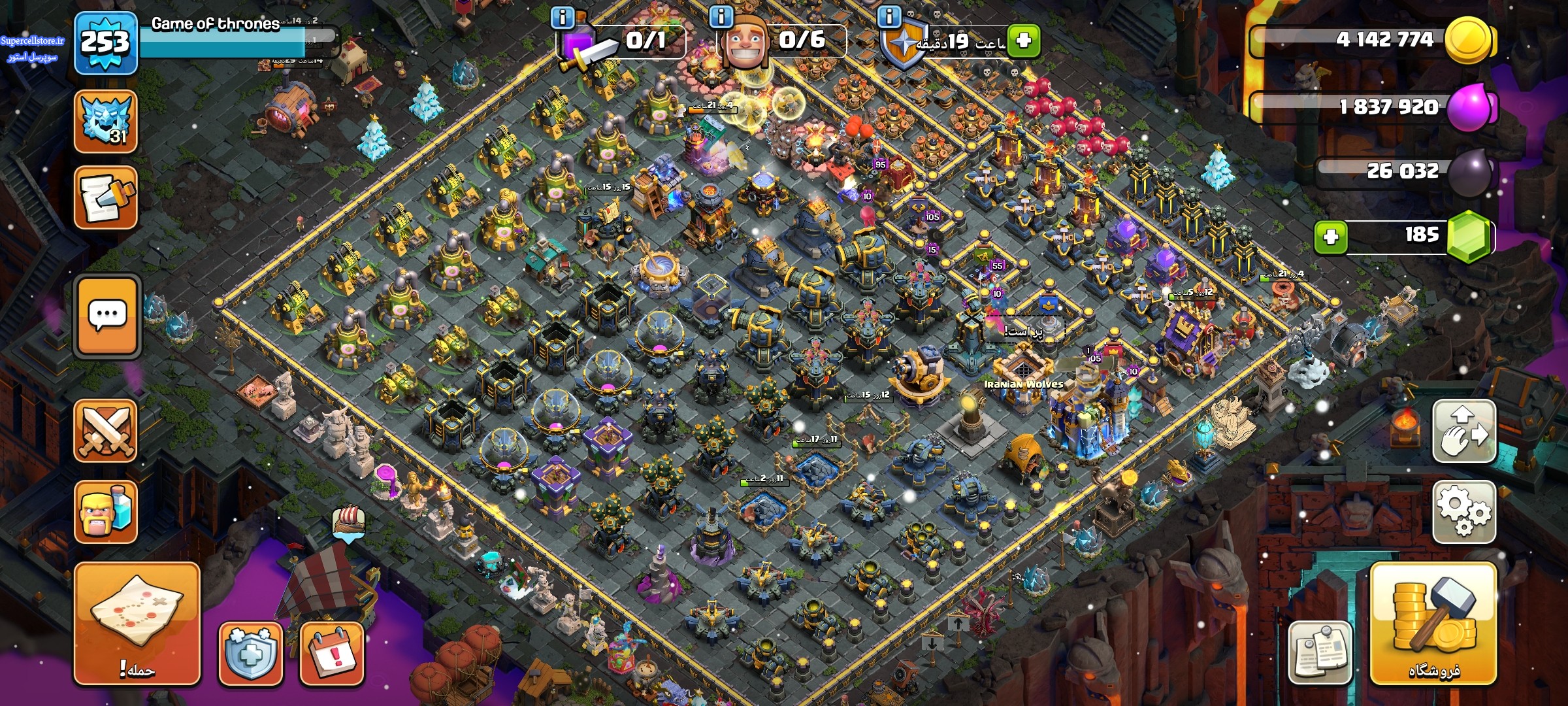Open the hand with arrows layout button
This screenshot has height=706, width=1568.
point(1464,431)
